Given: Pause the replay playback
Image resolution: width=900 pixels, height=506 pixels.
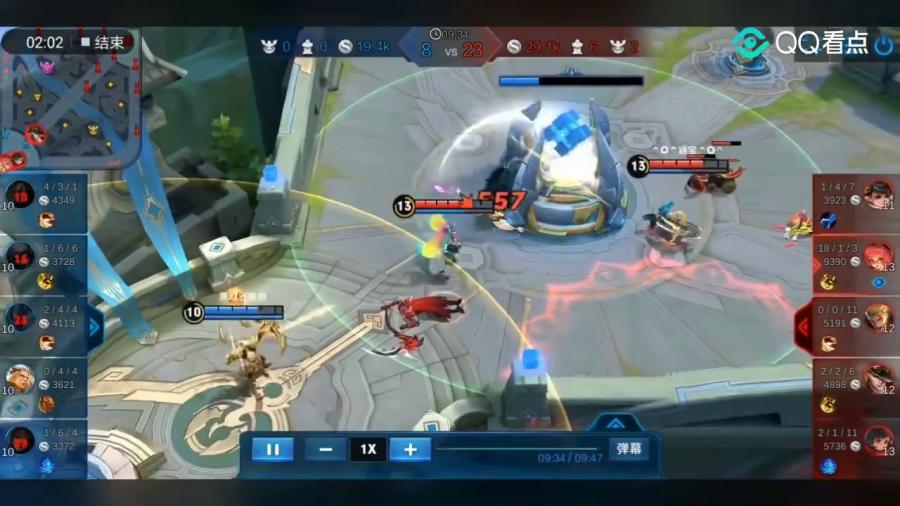Looking at the screenshot, I should tap(272, 449).
